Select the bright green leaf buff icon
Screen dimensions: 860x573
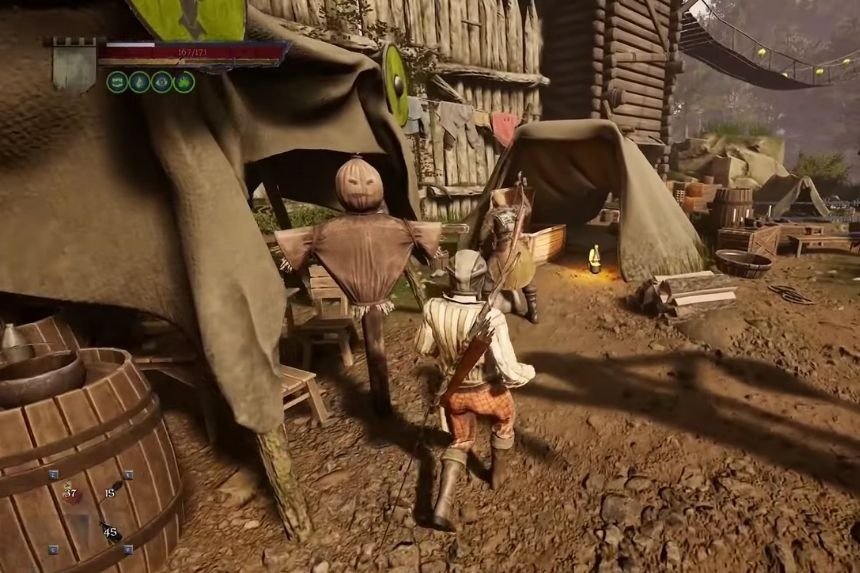coord(184,82)
